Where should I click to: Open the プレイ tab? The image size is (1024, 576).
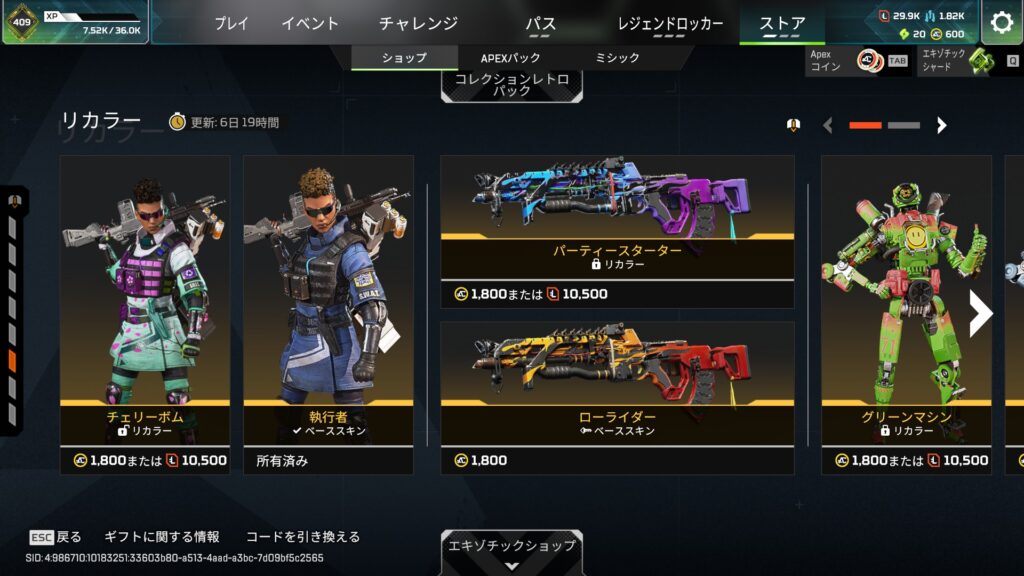231,23
